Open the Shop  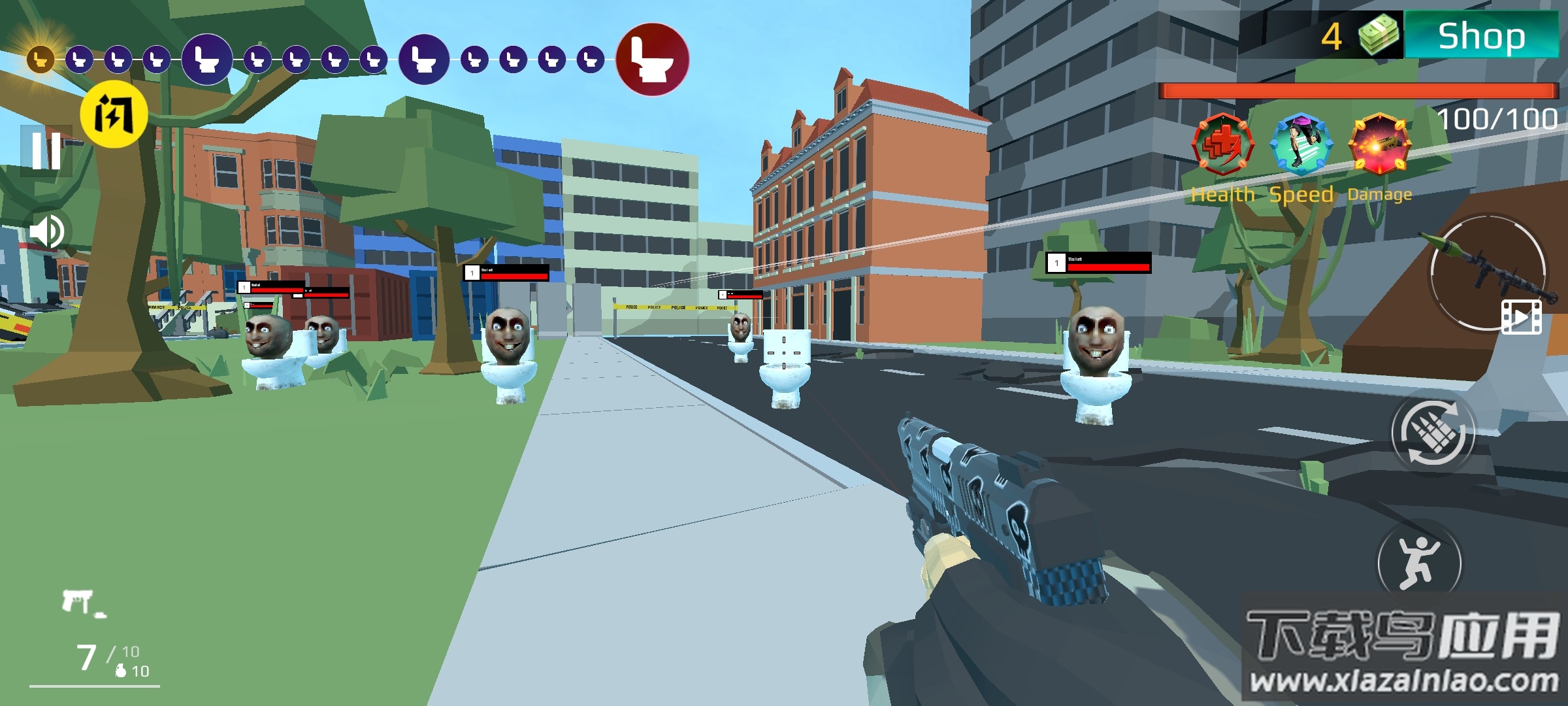tap(1481, 36)
